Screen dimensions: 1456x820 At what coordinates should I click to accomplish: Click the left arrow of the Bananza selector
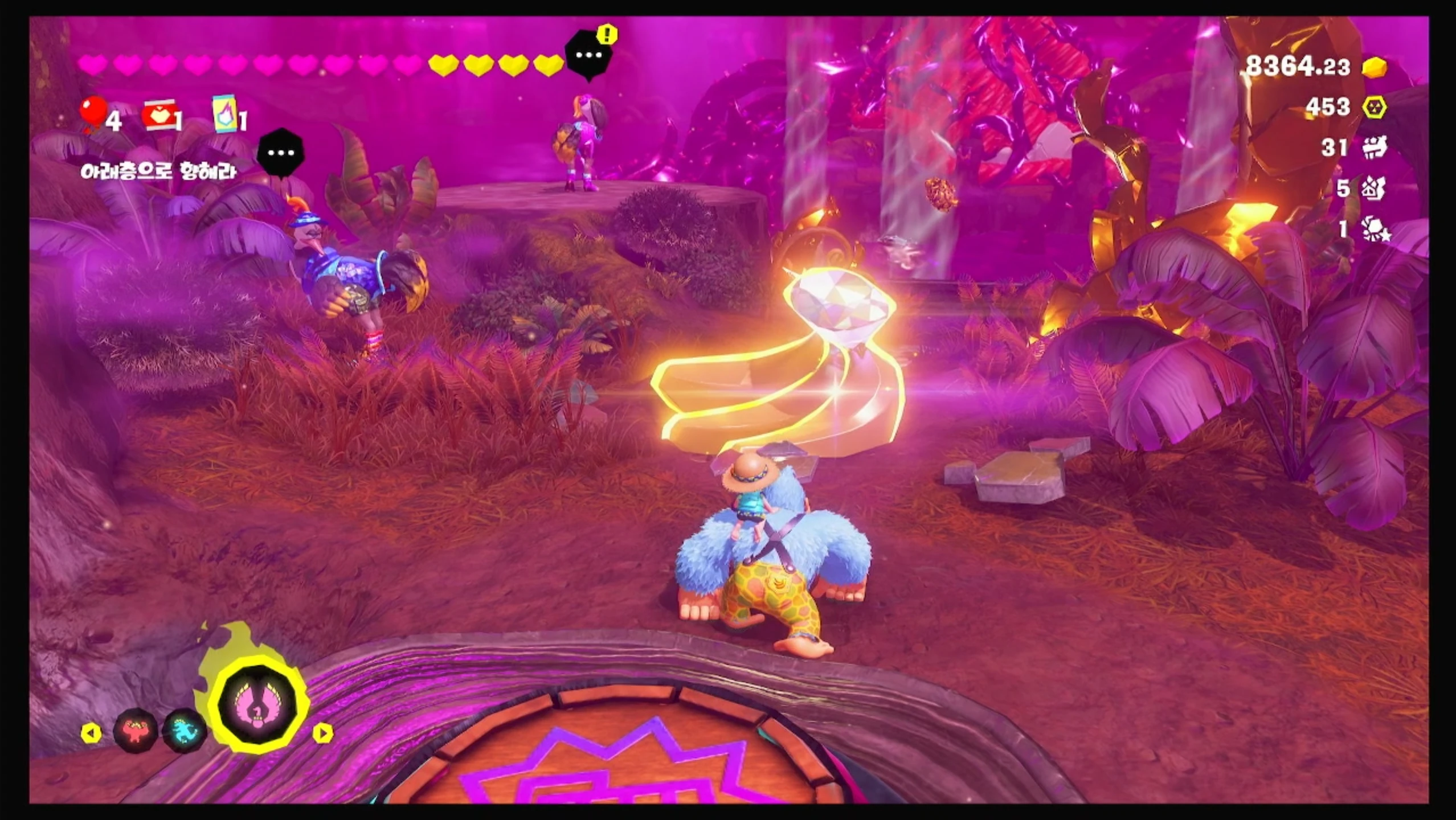coord(91,733)
